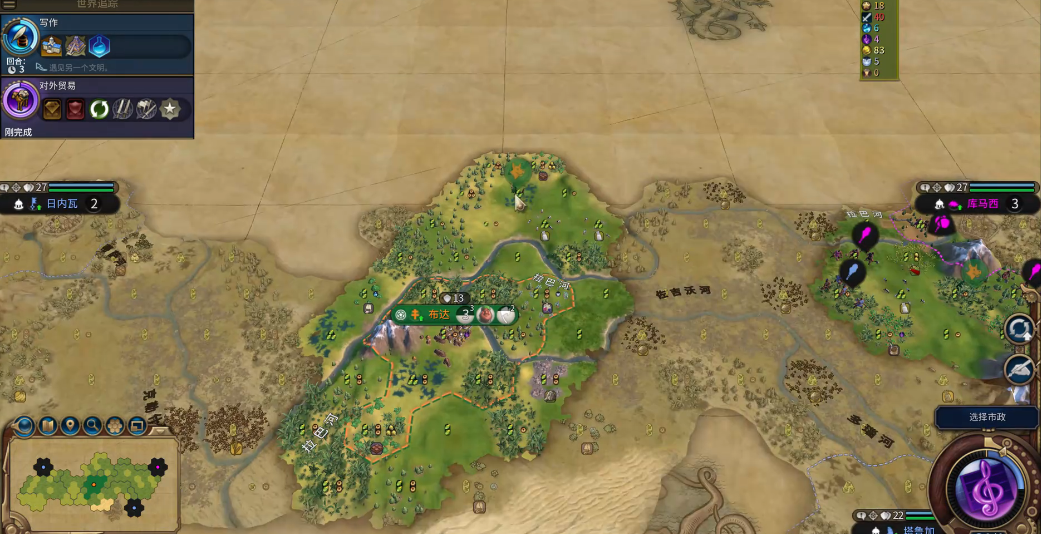Click the blue flask boost icon

click(x=98, y=46)
